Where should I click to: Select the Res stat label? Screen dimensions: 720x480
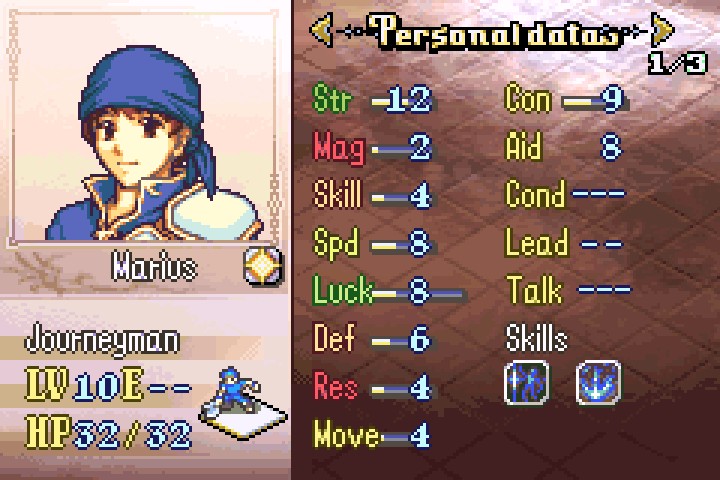point(335,386)
